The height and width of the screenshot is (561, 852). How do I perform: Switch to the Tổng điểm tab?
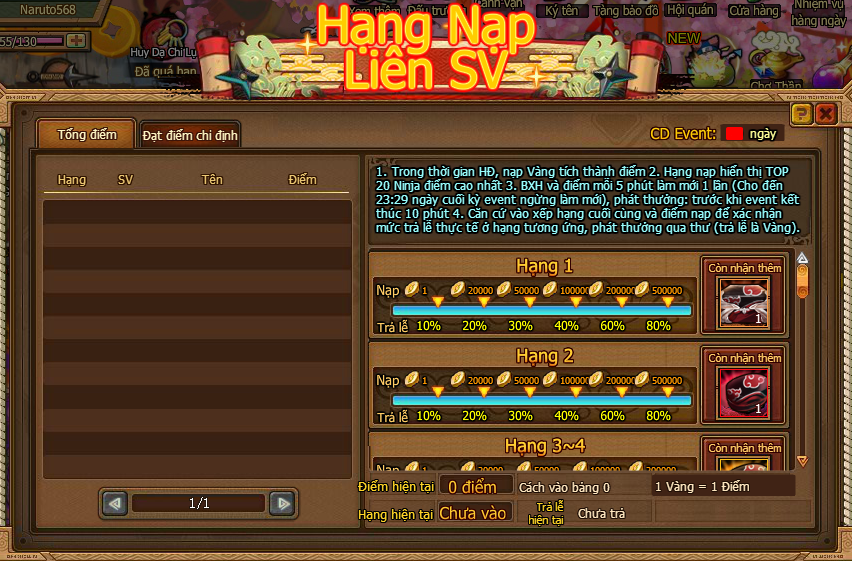pos(87,134)
